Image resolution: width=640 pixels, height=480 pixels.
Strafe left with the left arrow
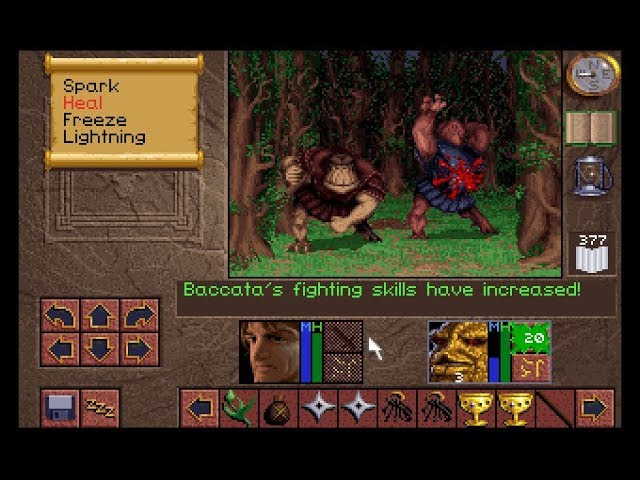coord(62,350)
